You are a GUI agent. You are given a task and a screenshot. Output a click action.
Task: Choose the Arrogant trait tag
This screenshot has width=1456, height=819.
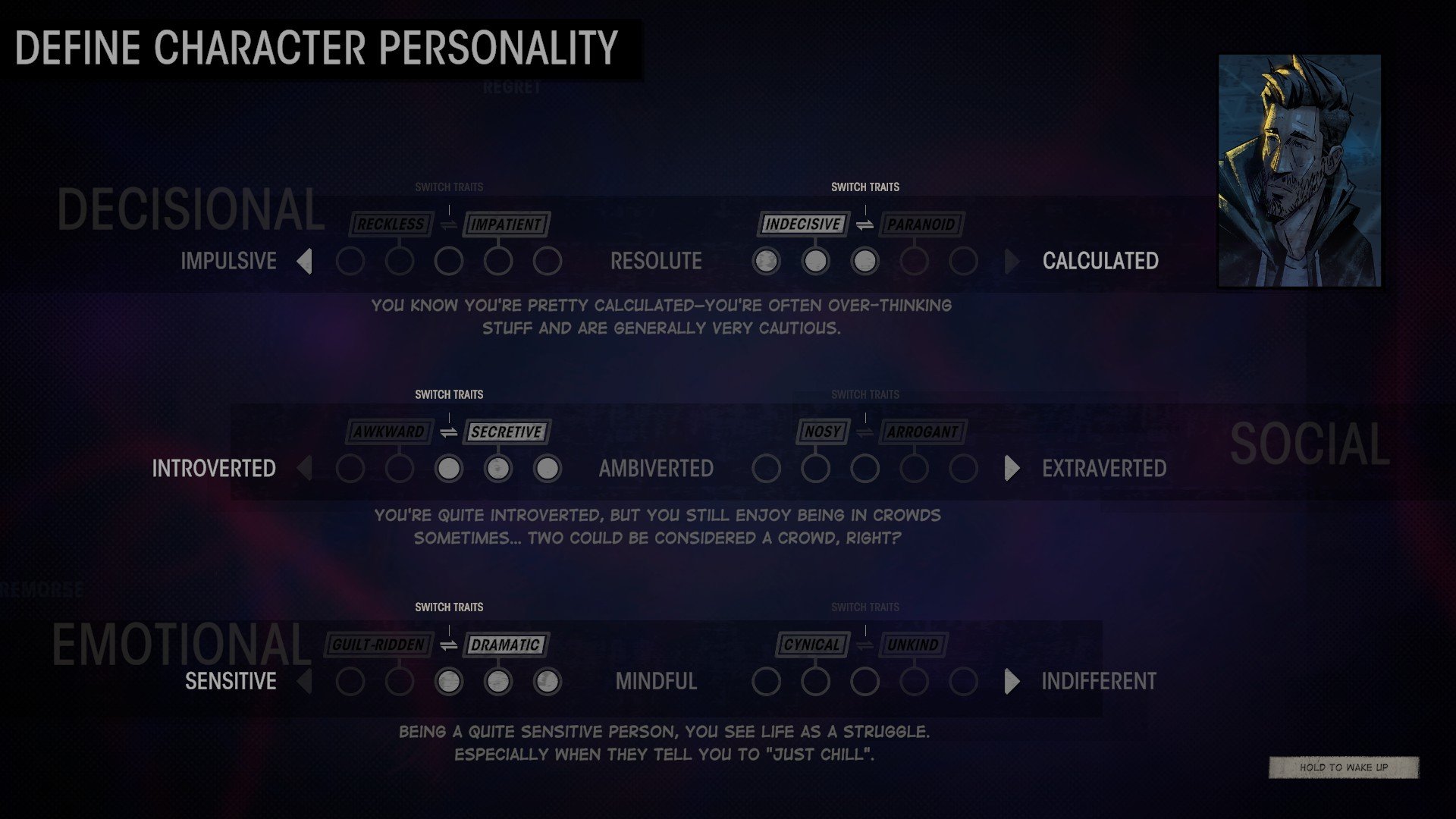[922, 432]
